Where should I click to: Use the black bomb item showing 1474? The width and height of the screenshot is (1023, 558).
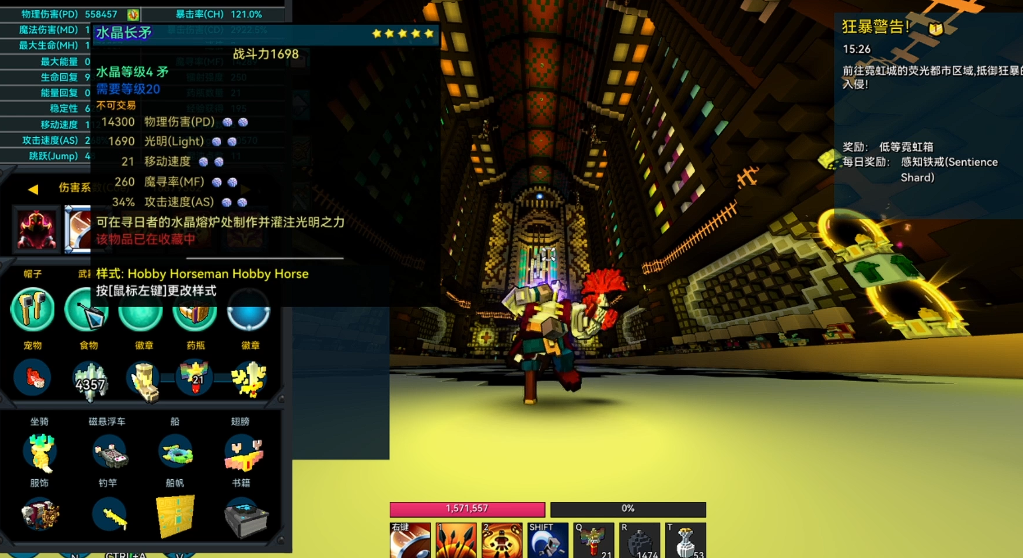click(640, 540)
